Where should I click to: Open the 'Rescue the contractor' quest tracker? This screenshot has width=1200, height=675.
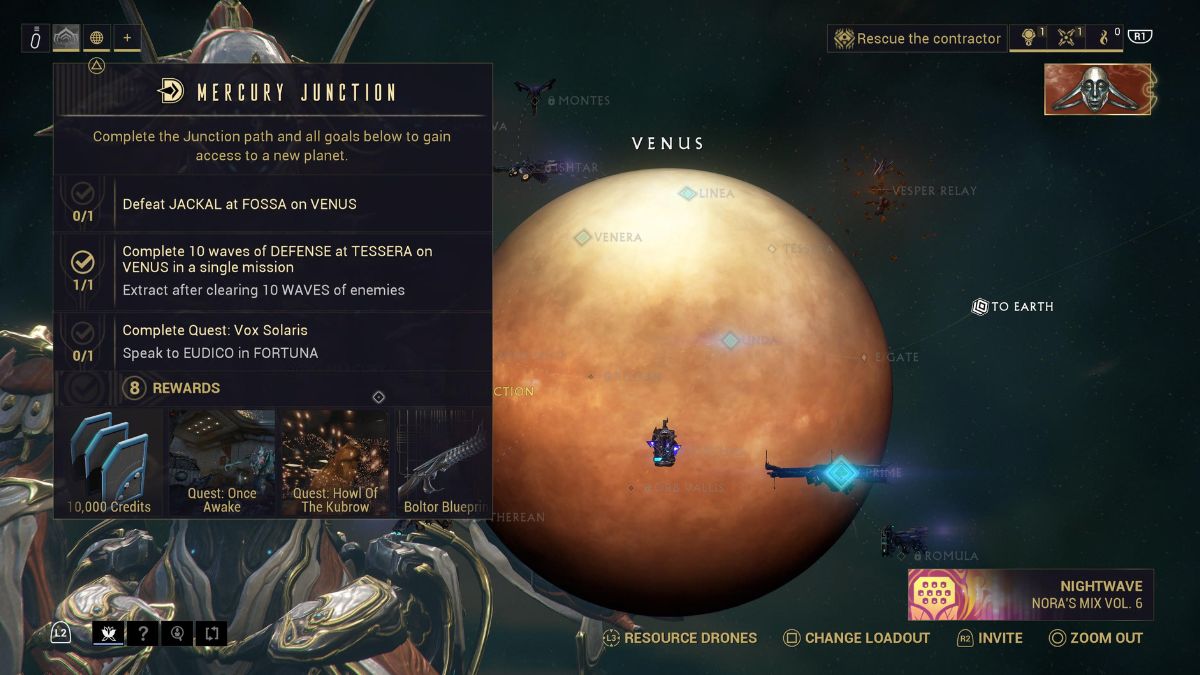click(917, 39)
